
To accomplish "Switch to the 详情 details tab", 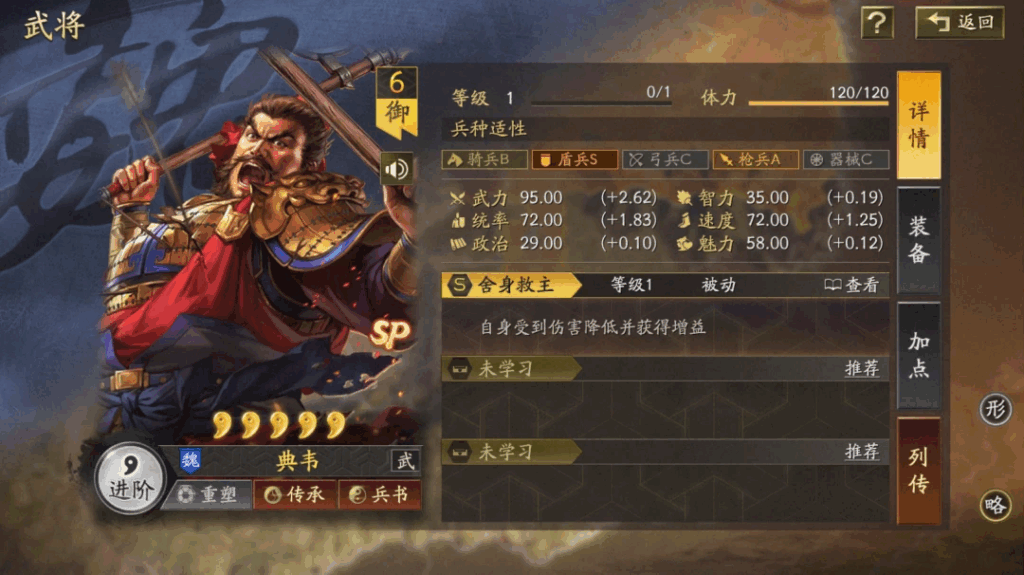I will 918,125.
